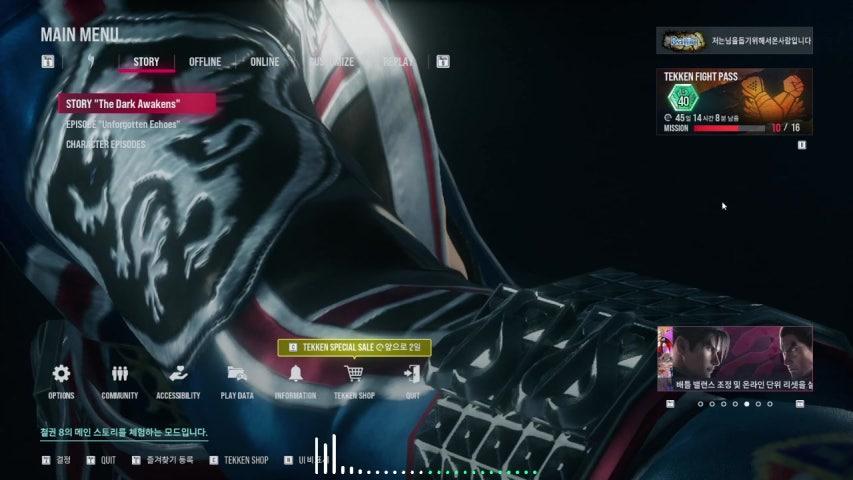
Task: Click the TEKKEN SPECIAL SALE notice
Action: (x=355, y=347)
